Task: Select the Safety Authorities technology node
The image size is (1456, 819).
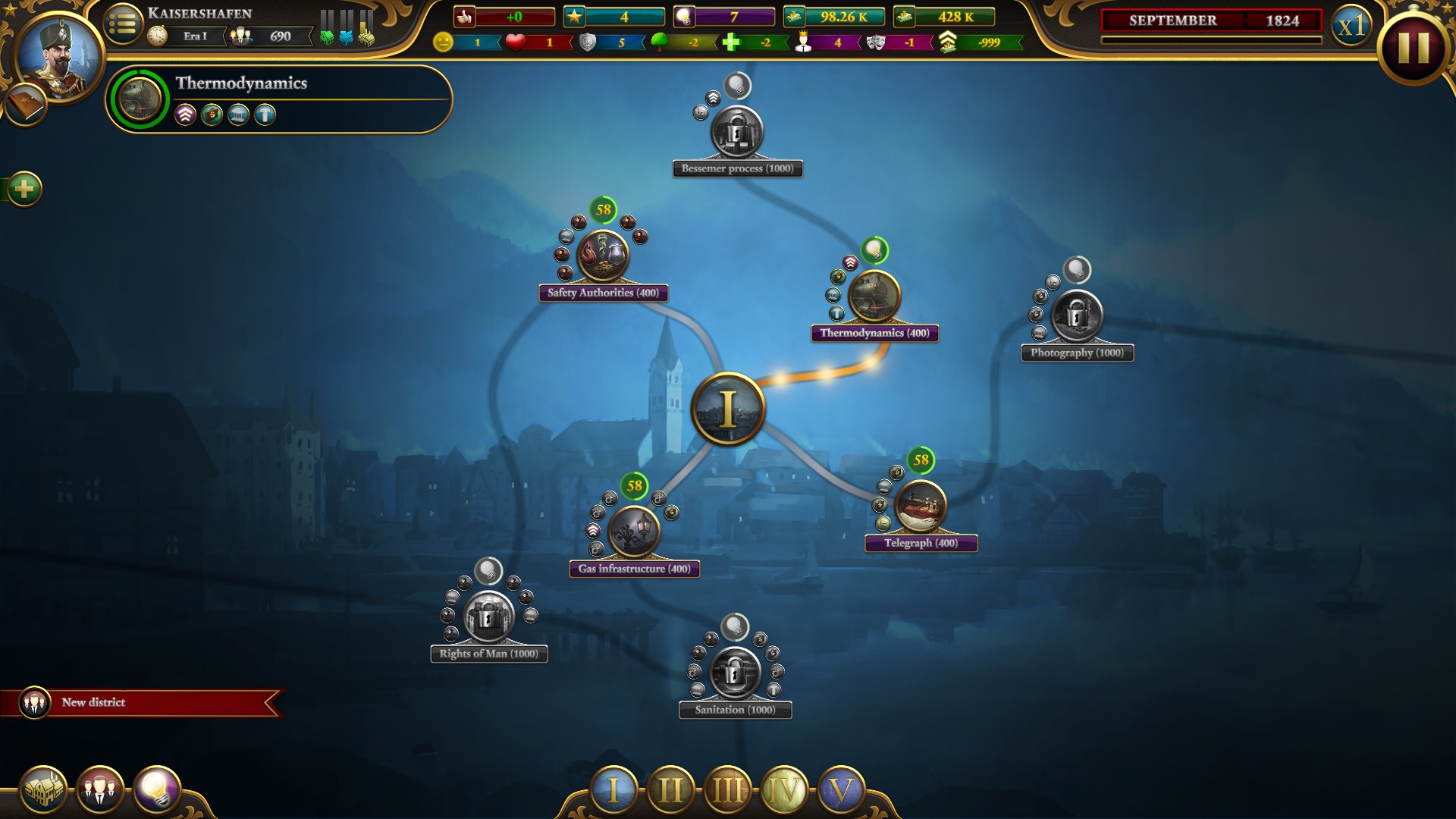Action: pyautogui.click(x=603, y=256)
